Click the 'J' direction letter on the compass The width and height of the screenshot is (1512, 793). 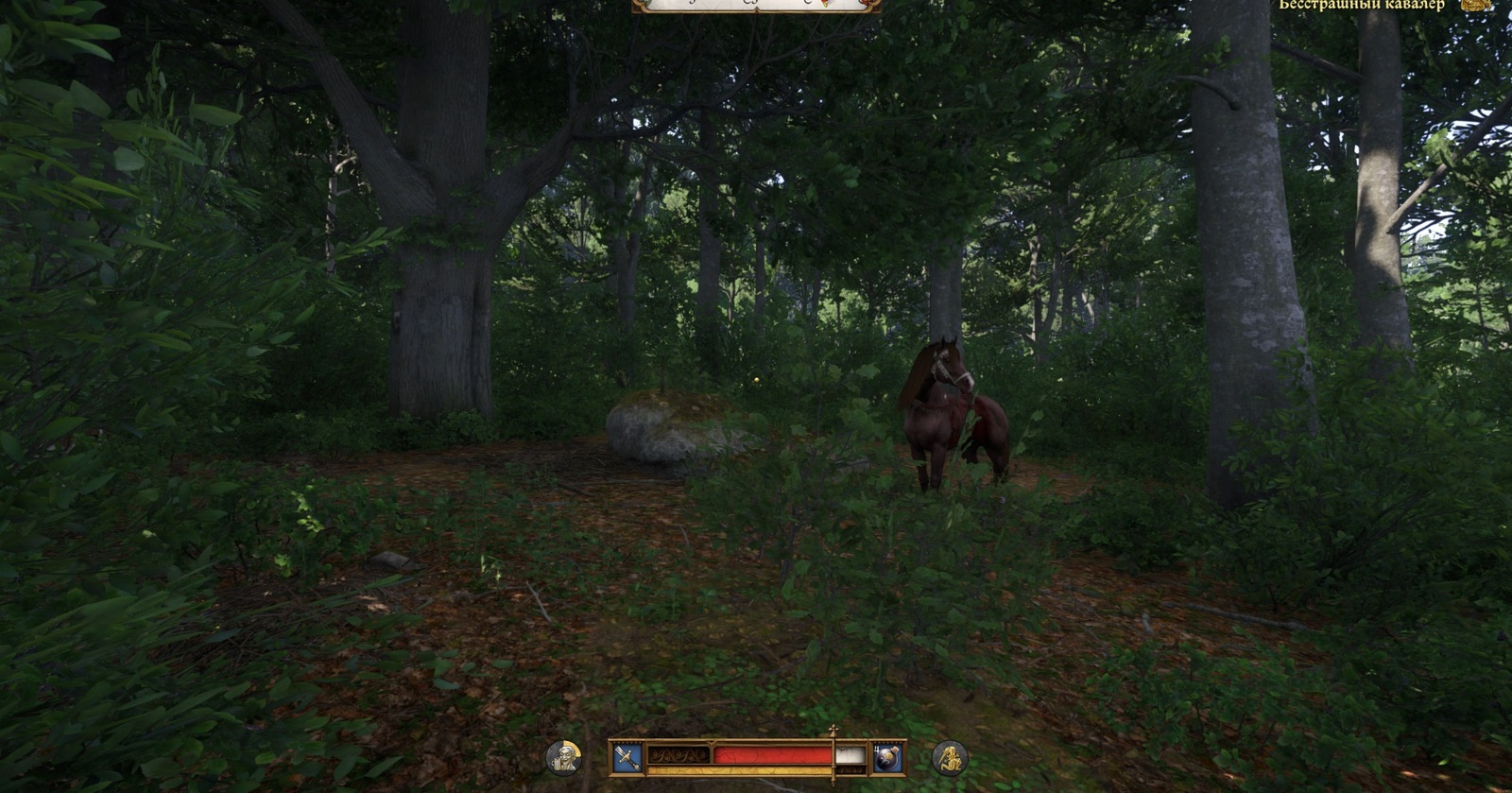tap(691, 4)
